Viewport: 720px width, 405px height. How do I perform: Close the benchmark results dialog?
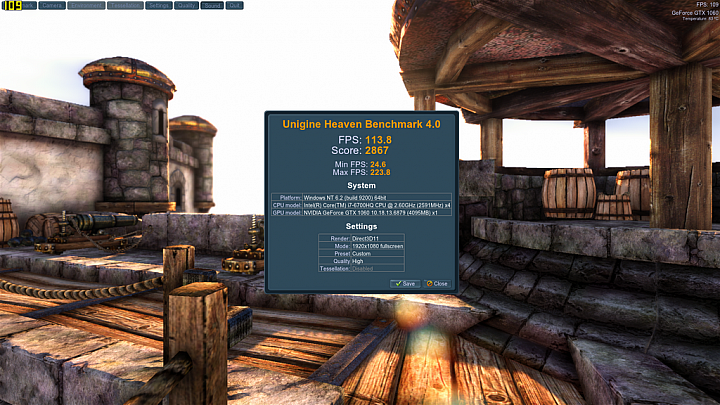click(436, 283)
